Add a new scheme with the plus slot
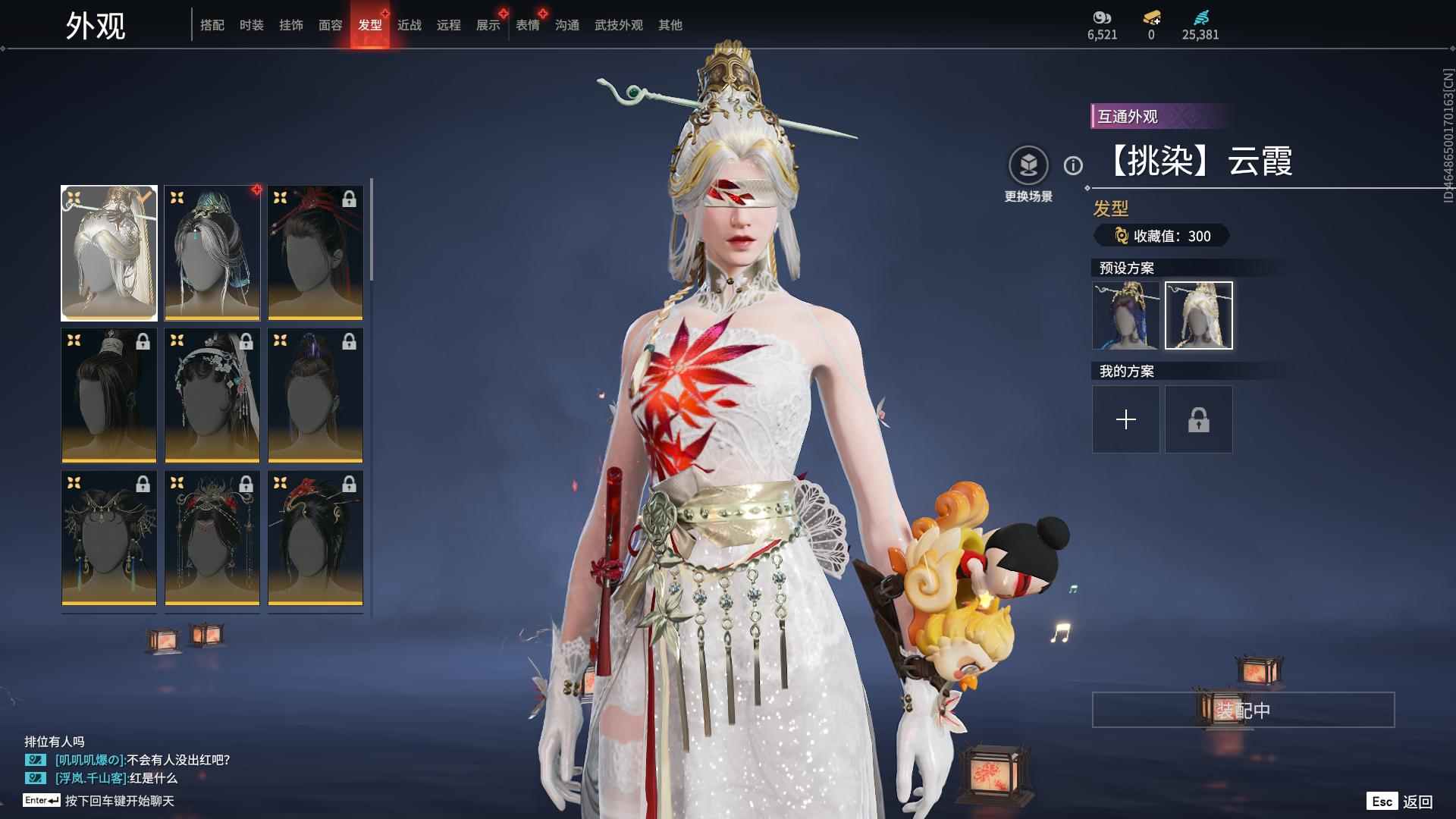 1125,419
